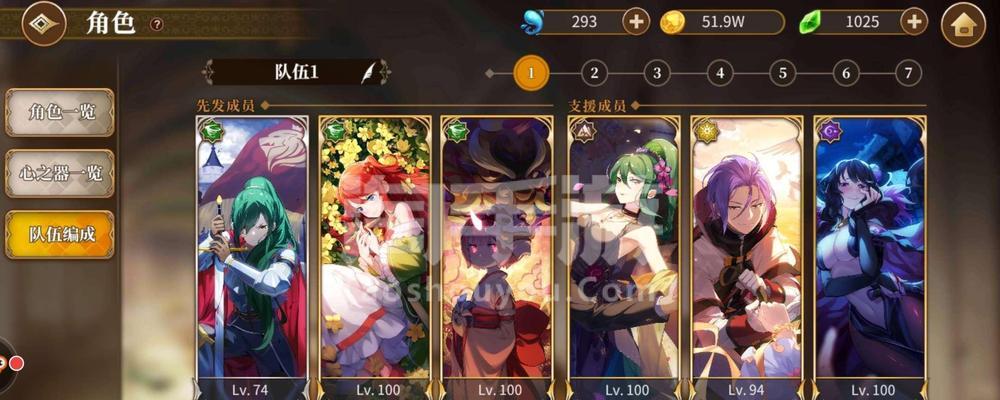Open the help question mark beside 角色
1000x400 pixels.
click(156, 24)
